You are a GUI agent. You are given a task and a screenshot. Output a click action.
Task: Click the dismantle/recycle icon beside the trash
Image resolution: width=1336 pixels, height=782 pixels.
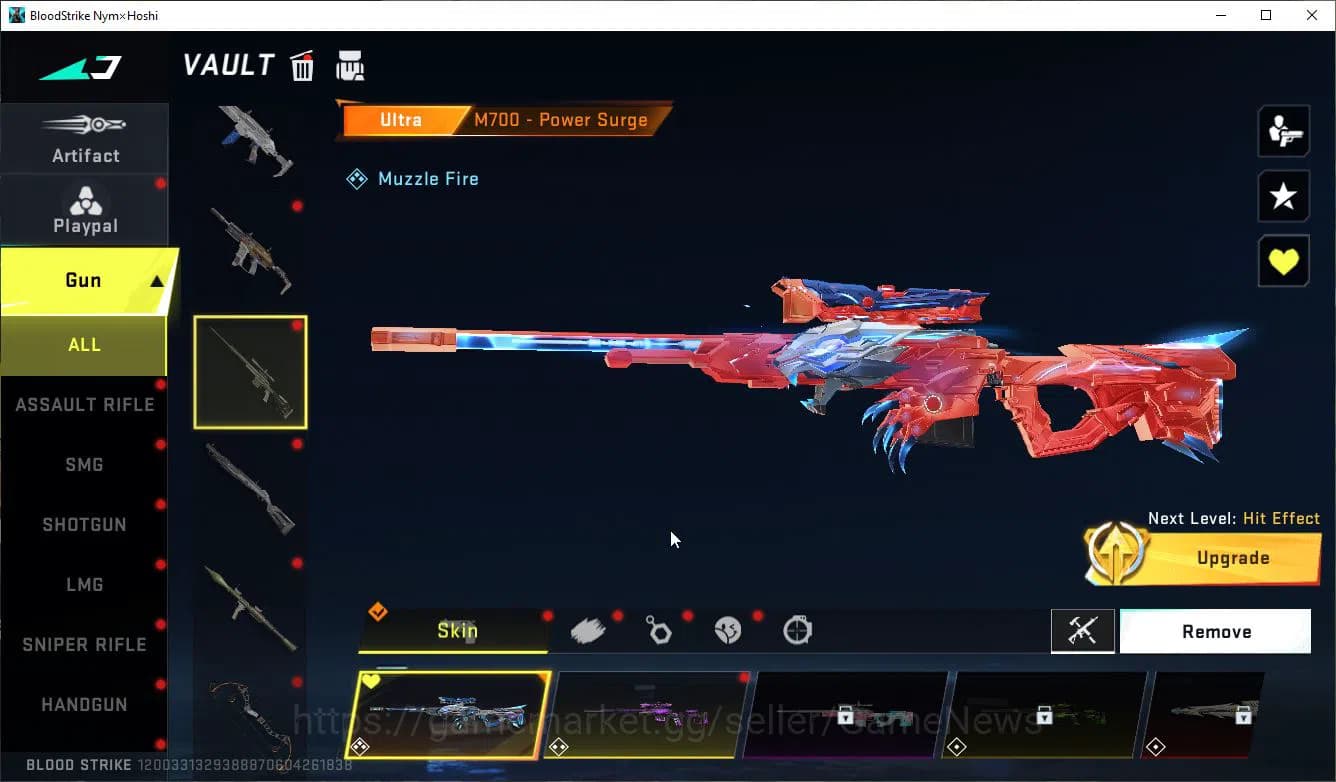350,65
